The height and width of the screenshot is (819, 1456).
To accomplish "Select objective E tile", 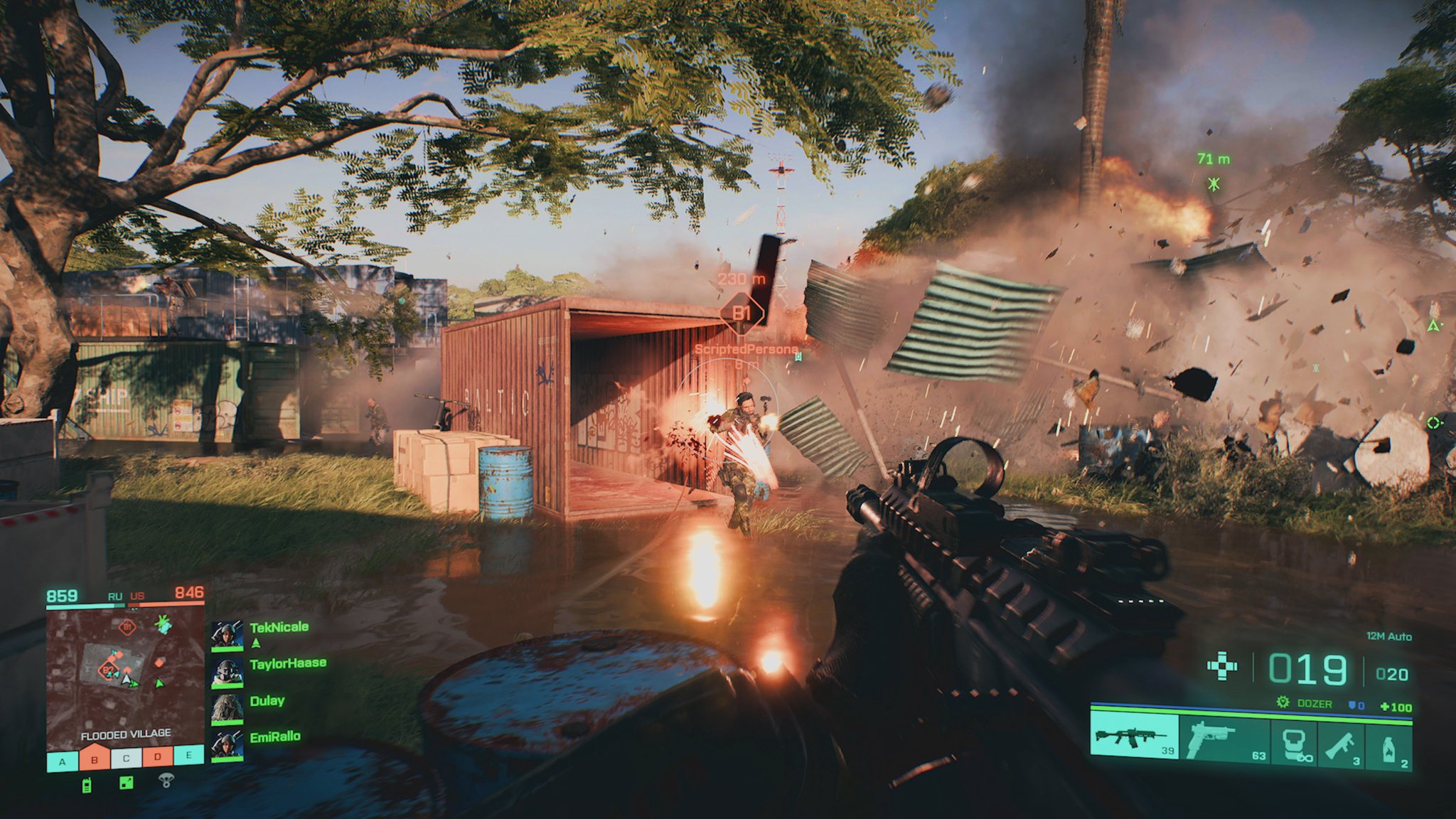I will pyautogui.click(x=189, y=755).
